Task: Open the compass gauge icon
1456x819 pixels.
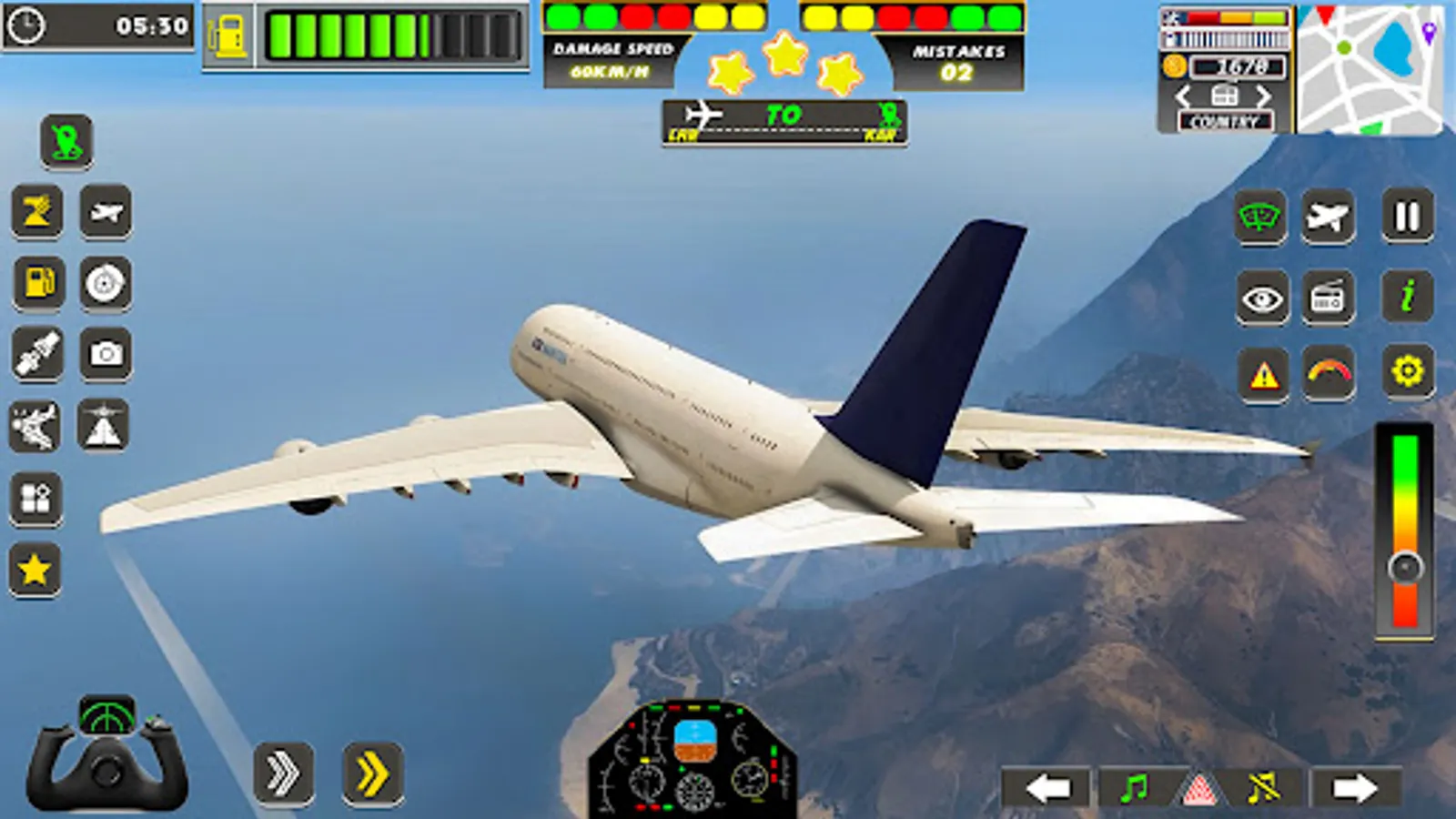Action: click(x=104, y=283)
